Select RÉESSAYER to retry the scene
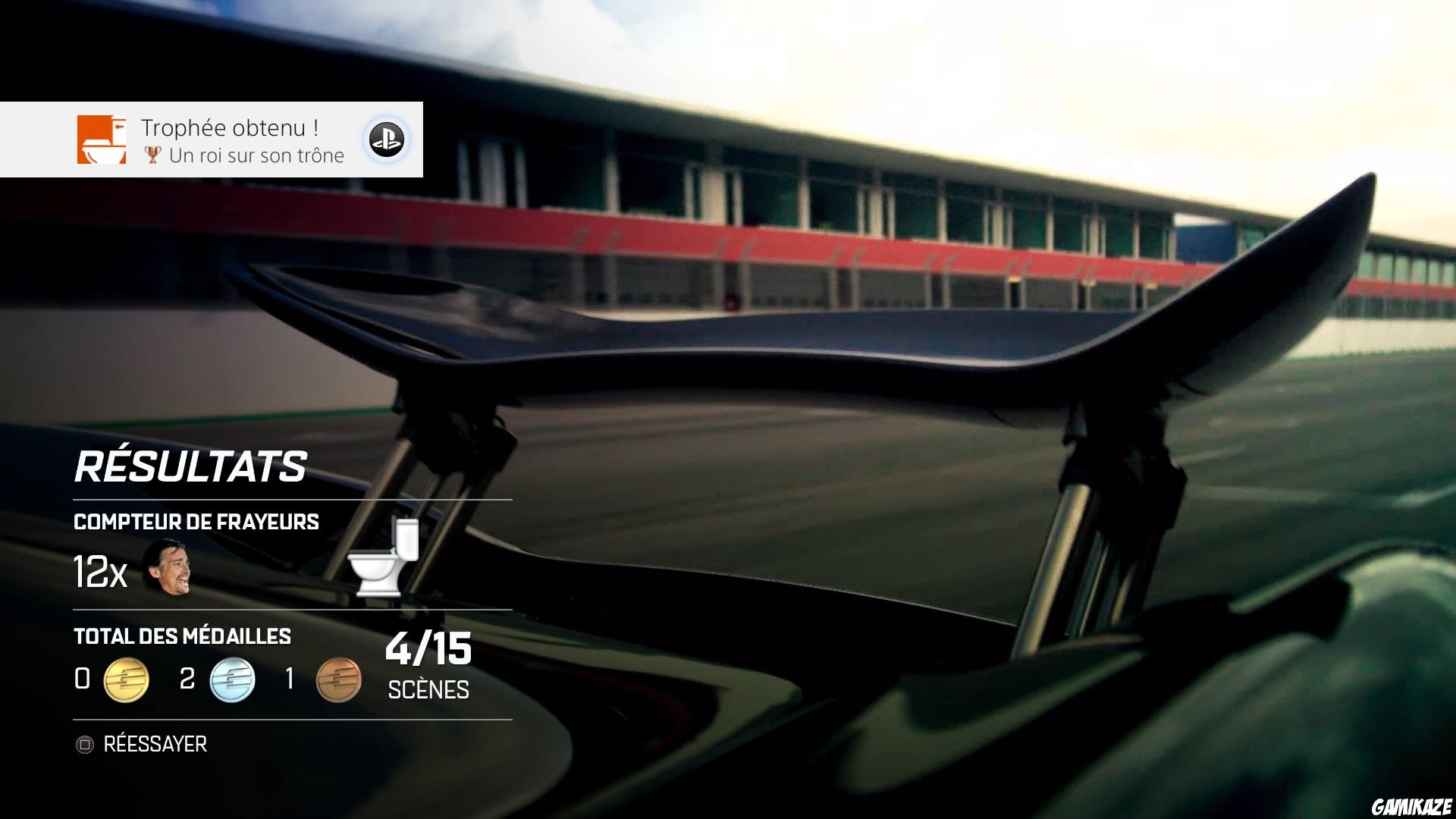Screen dimensions: 1456x819 pyautogui.click(x=155, y=744)
